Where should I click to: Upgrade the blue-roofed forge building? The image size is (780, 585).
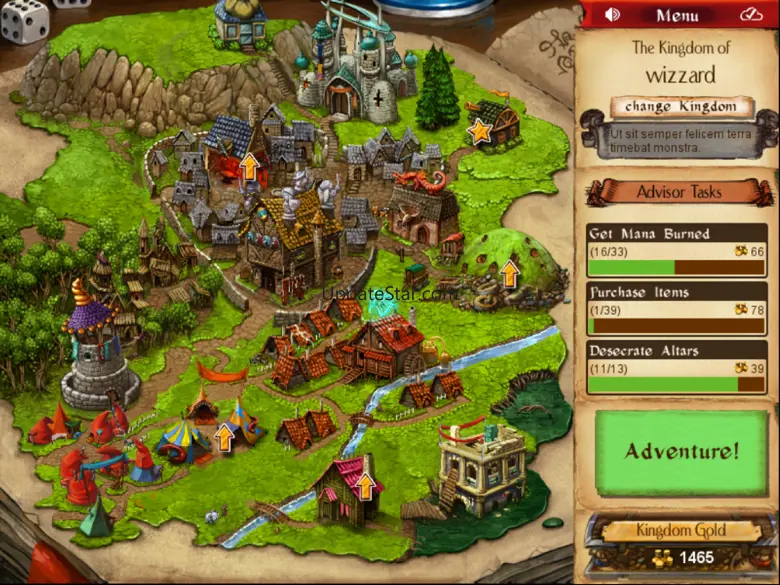(248, 164)
